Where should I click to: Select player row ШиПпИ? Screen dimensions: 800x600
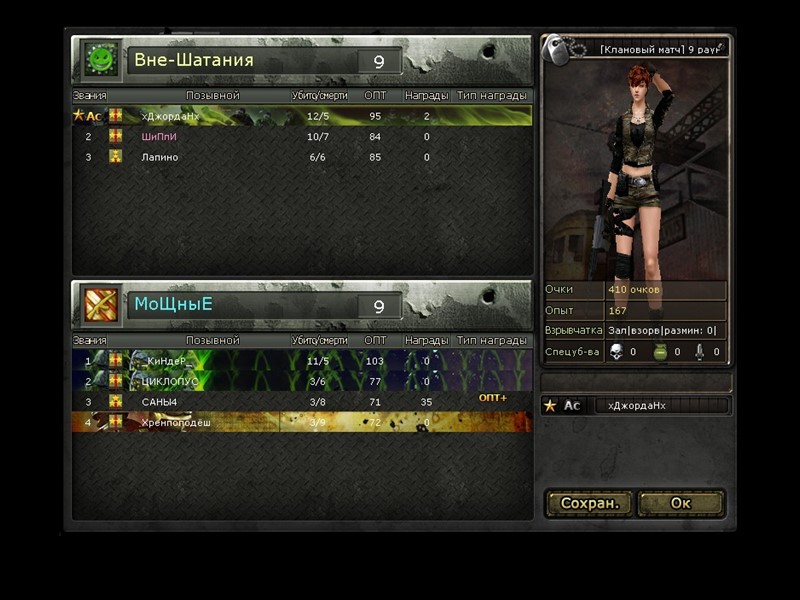point(300,137)
